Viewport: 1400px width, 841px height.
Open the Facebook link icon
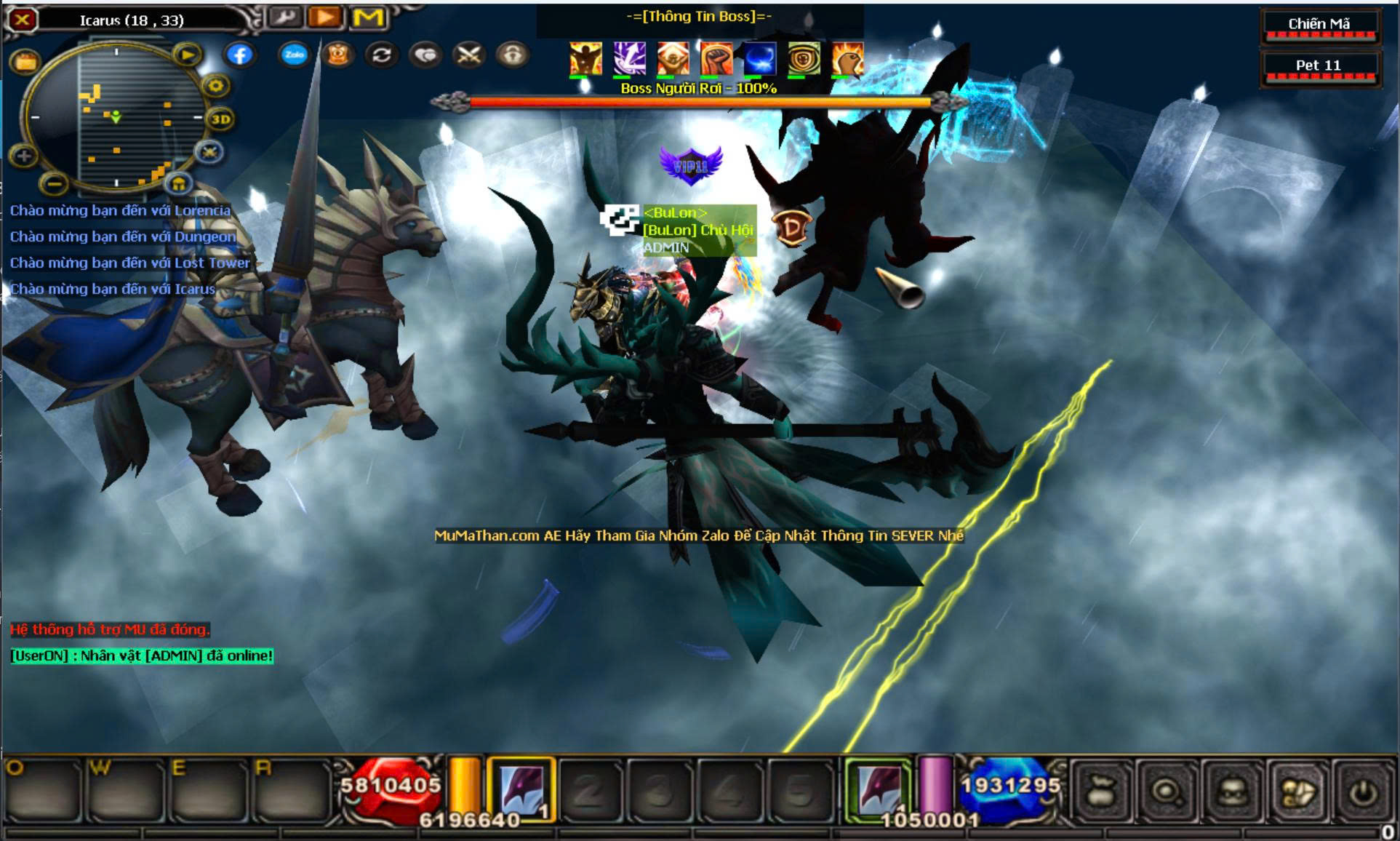pos(239,55)
